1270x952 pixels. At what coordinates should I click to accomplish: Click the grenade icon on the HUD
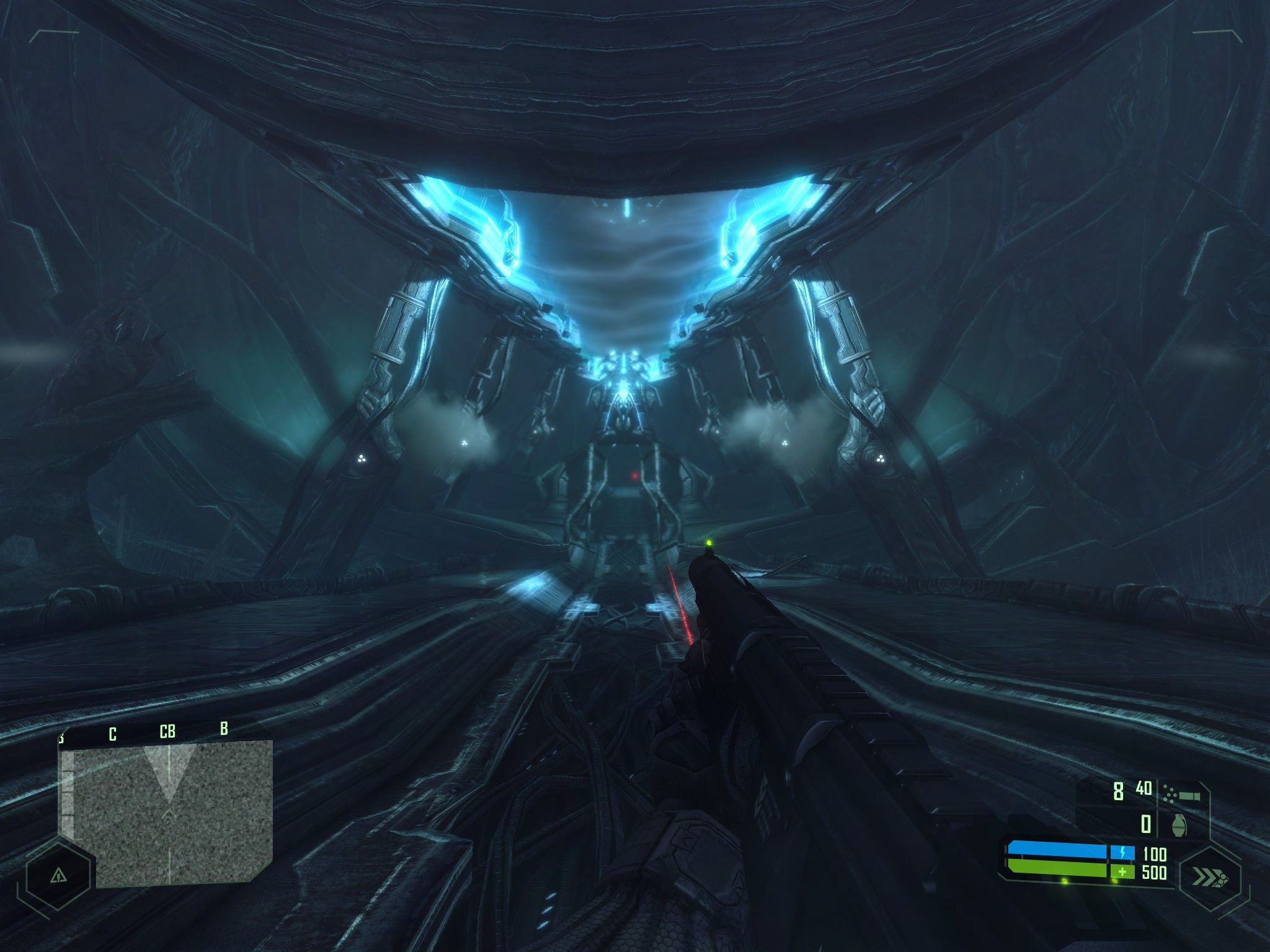click(x=1178, y=824)
